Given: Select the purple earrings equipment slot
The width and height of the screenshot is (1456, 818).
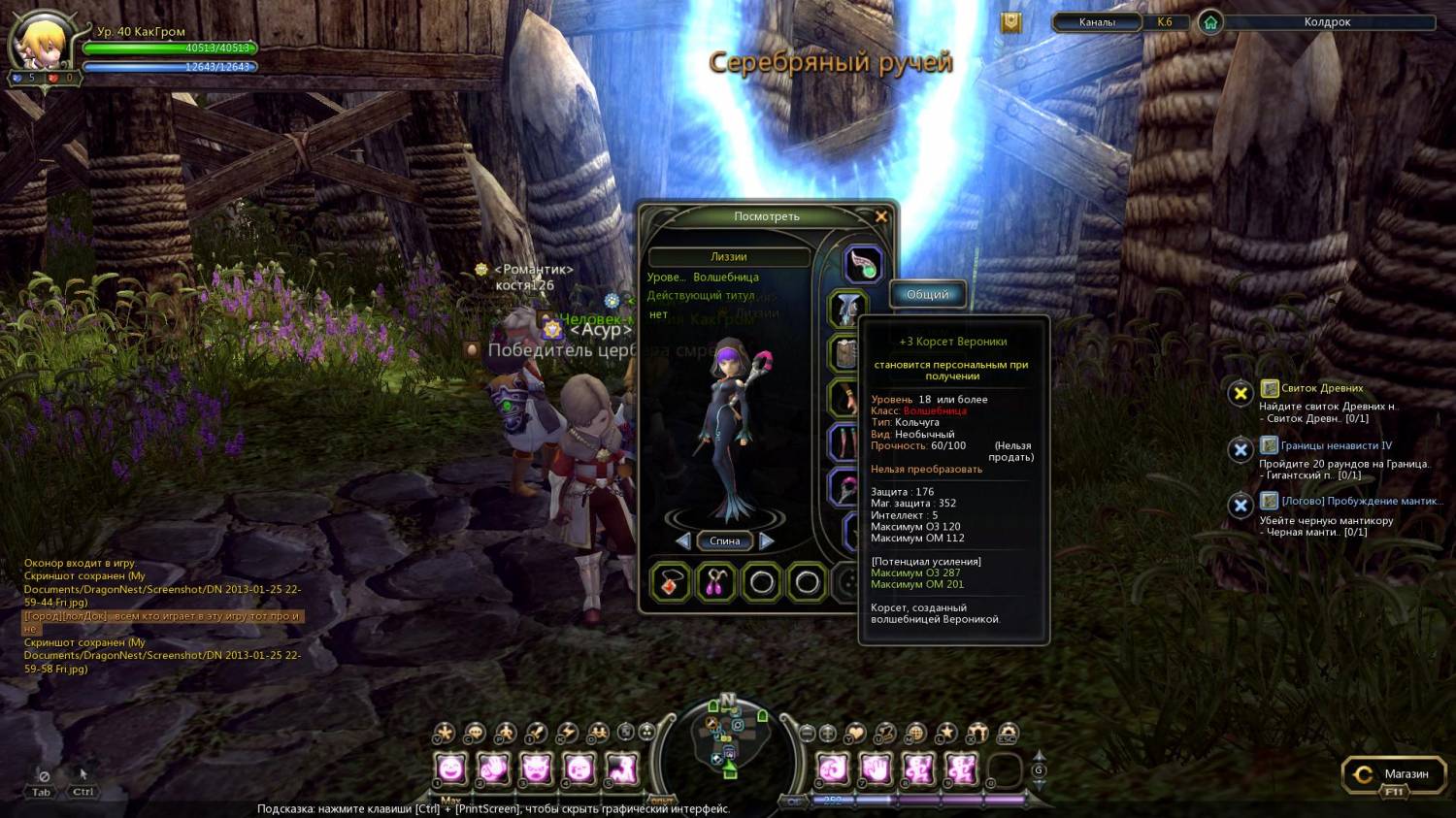Looking at the screenshot, I should 716,582.
